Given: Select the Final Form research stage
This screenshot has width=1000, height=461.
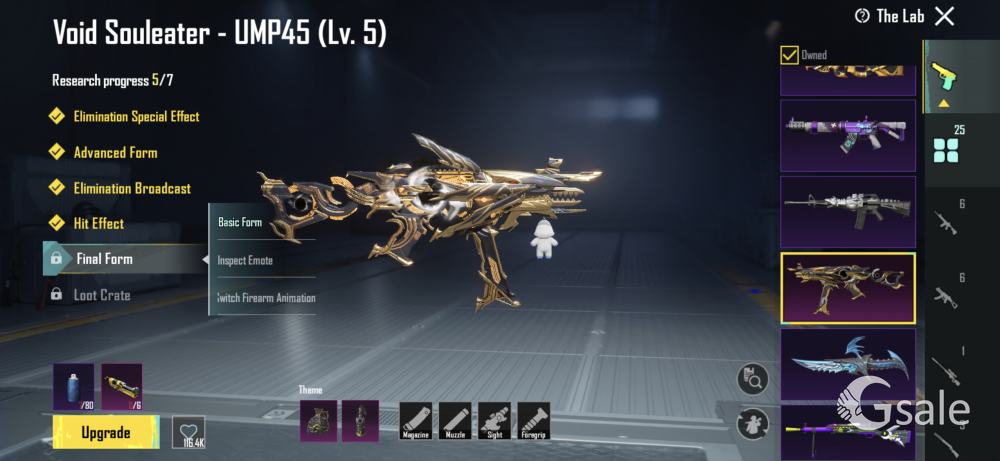Looking at the screenshot, I should 104,259.
